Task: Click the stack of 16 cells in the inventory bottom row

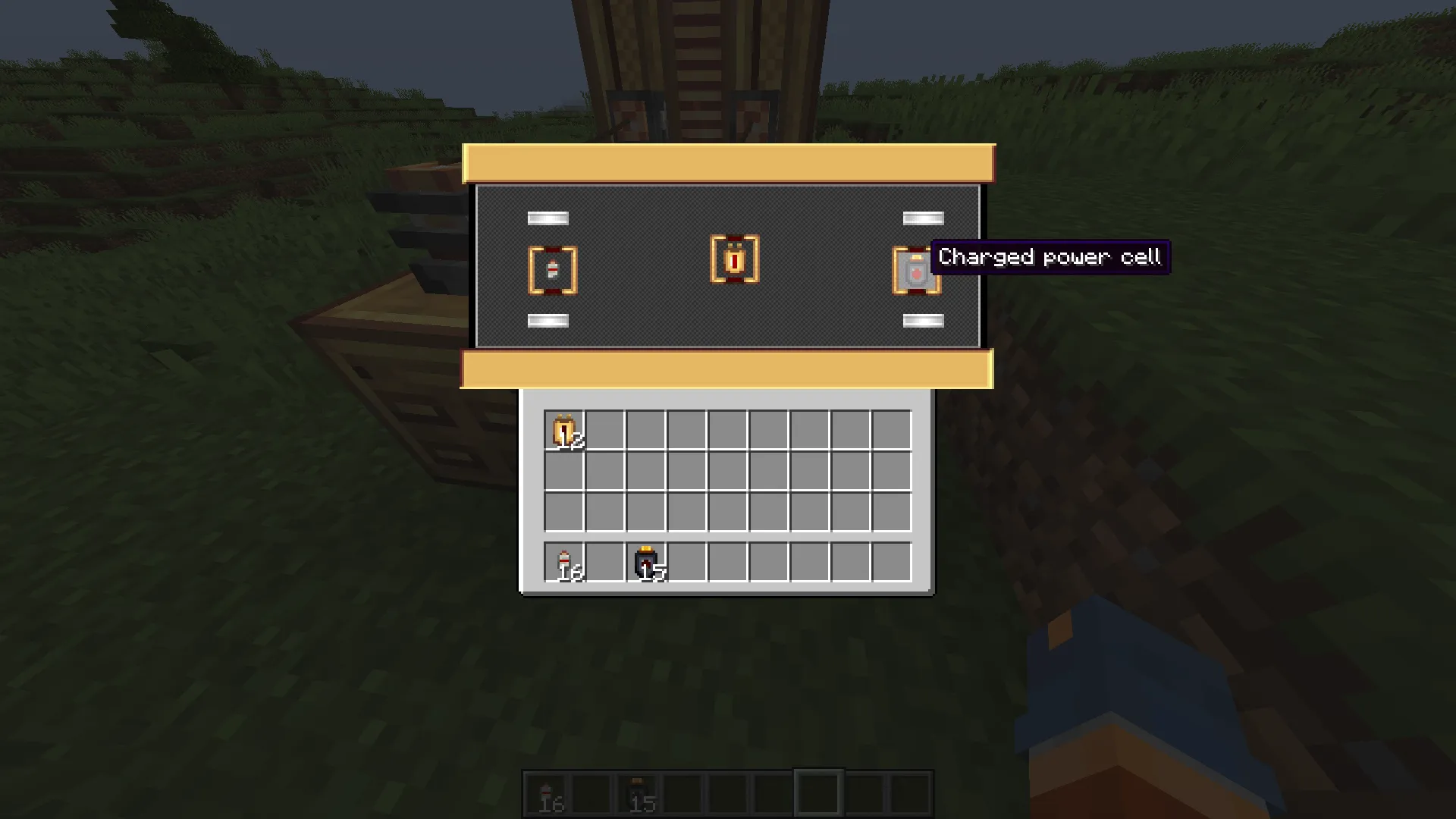Action: [564, 563]
